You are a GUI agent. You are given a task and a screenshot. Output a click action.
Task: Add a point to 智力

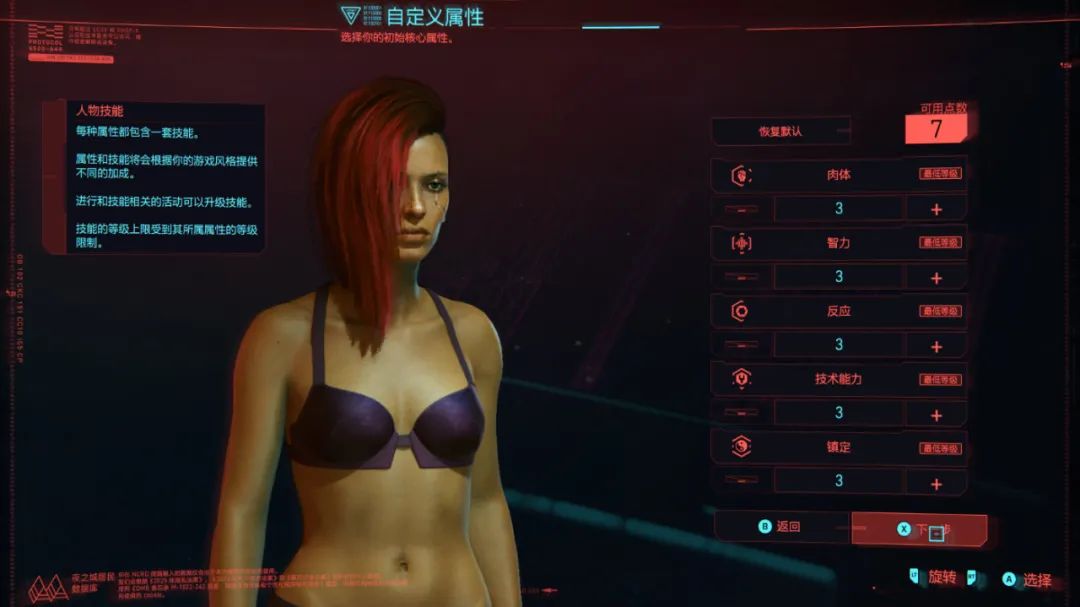pos(936,278)
